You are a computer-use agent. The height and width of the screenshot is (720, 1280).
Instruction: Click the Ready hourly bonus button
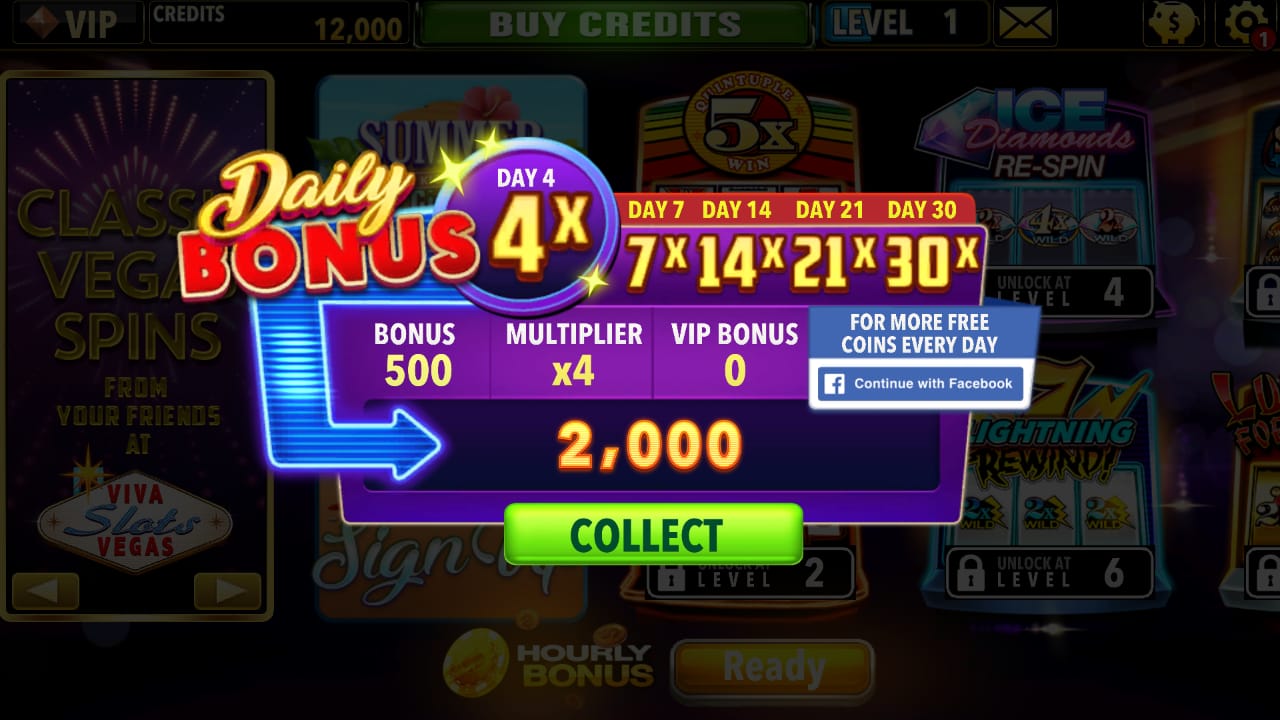click(x=772, y=668)
